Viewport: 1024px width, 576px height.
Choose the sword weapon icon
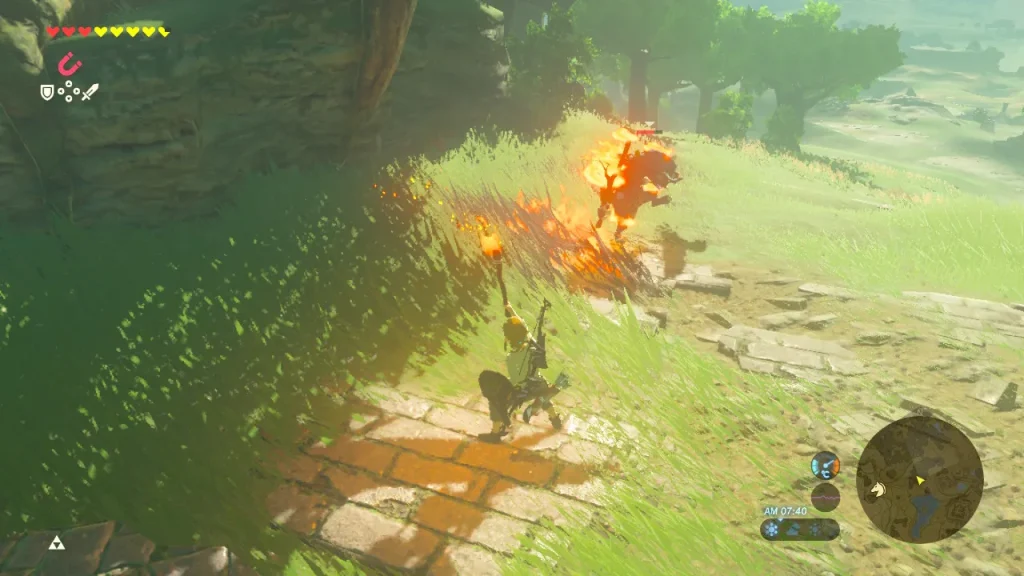90,92
